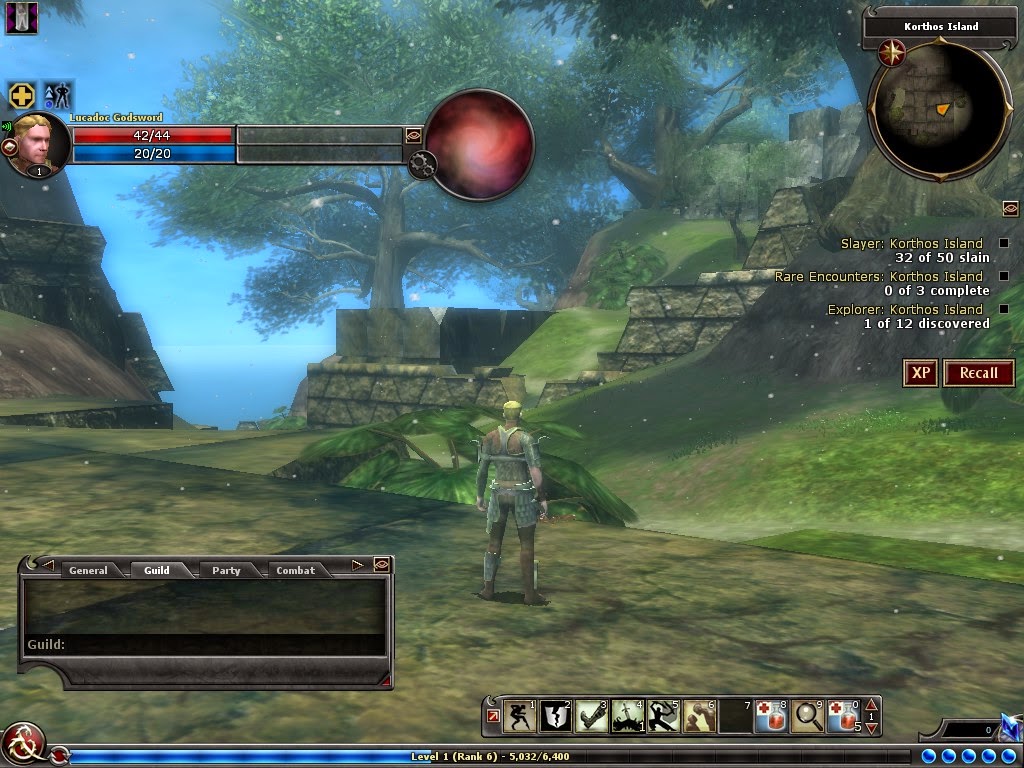Activate the sword-in-fallen-foe ability in slot 4
The image size is (1024, 768).
tap(627, 716)
